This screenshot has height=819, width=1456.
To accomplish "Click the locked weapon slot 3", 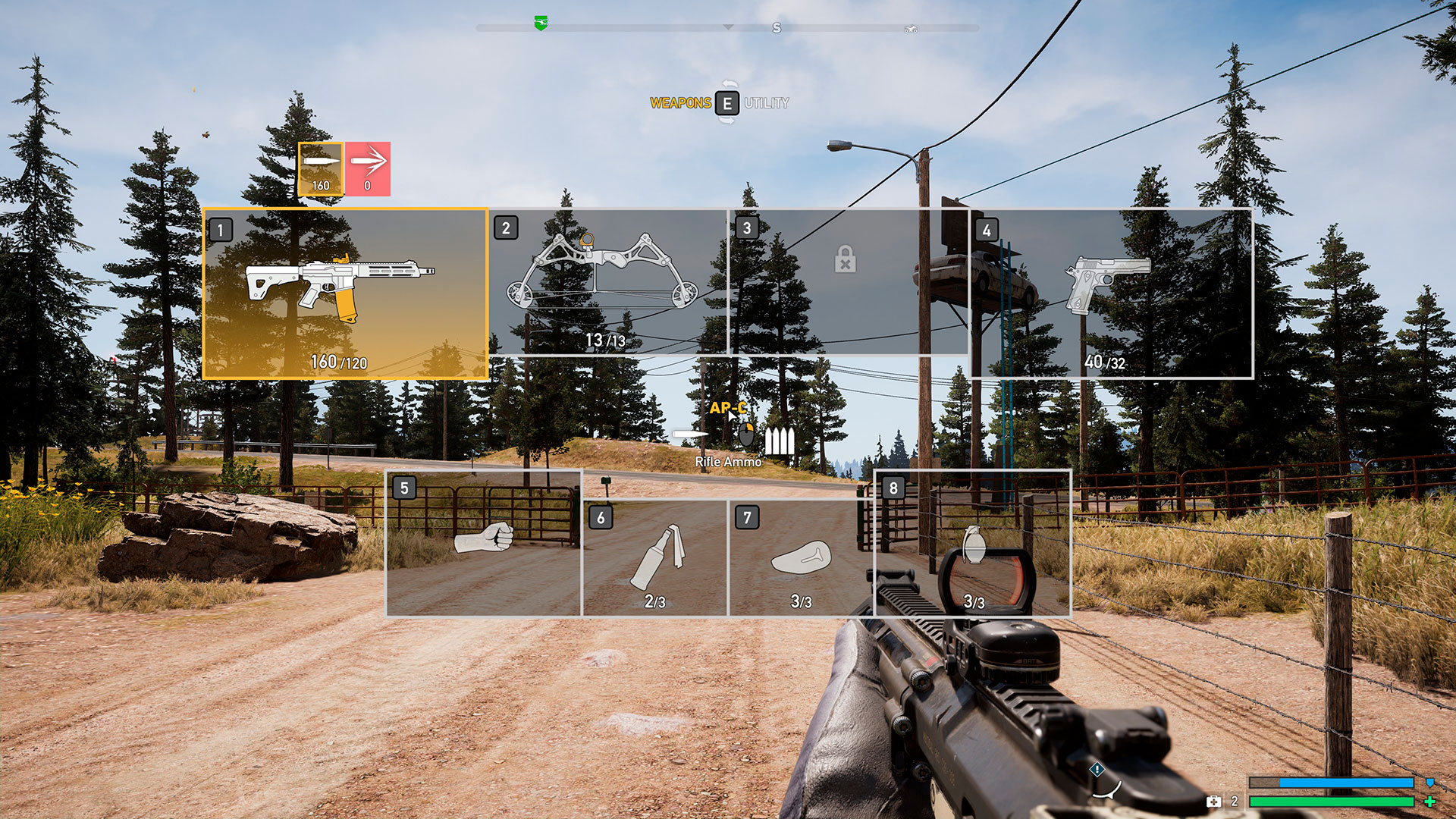I will click(x=848, y=281).
